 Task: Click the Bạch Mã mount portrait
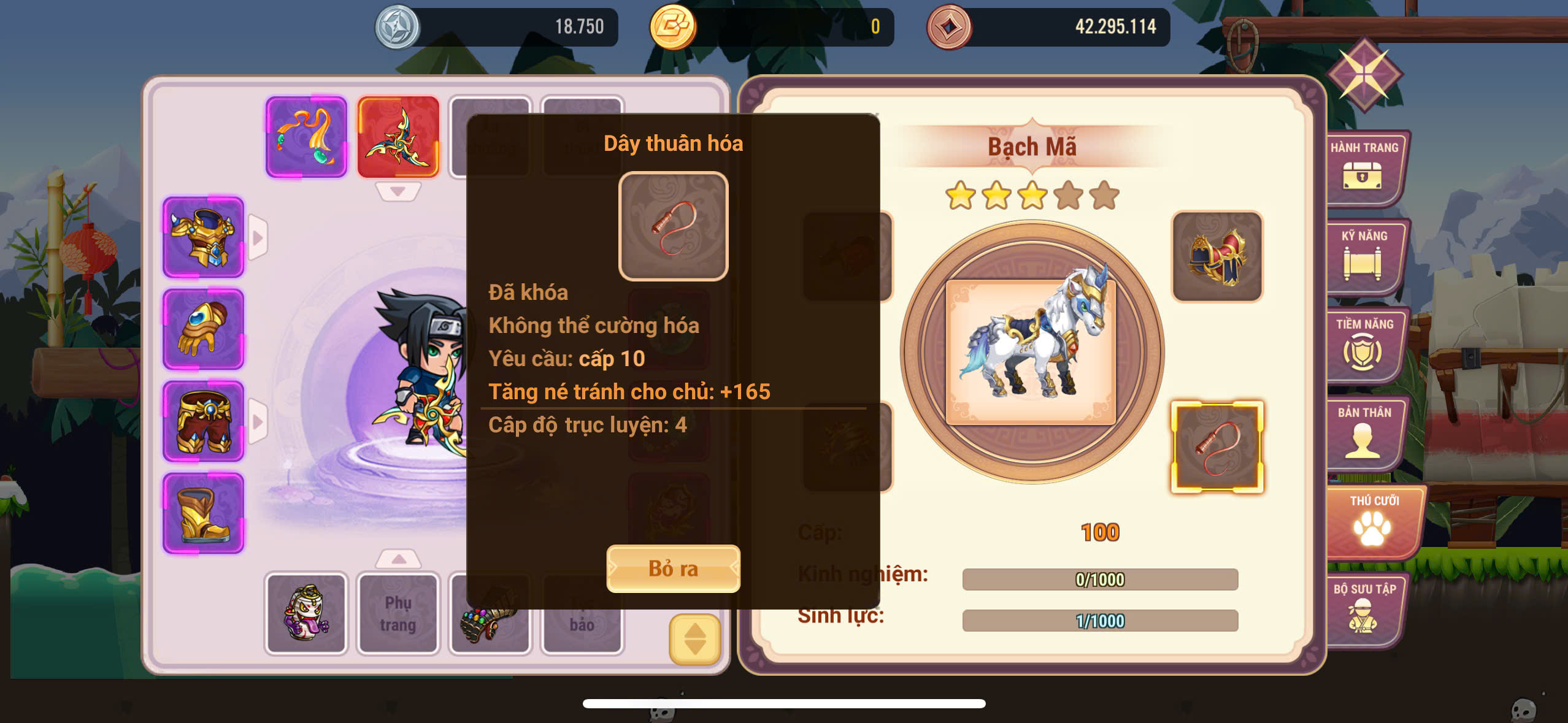coord(1032,352)
